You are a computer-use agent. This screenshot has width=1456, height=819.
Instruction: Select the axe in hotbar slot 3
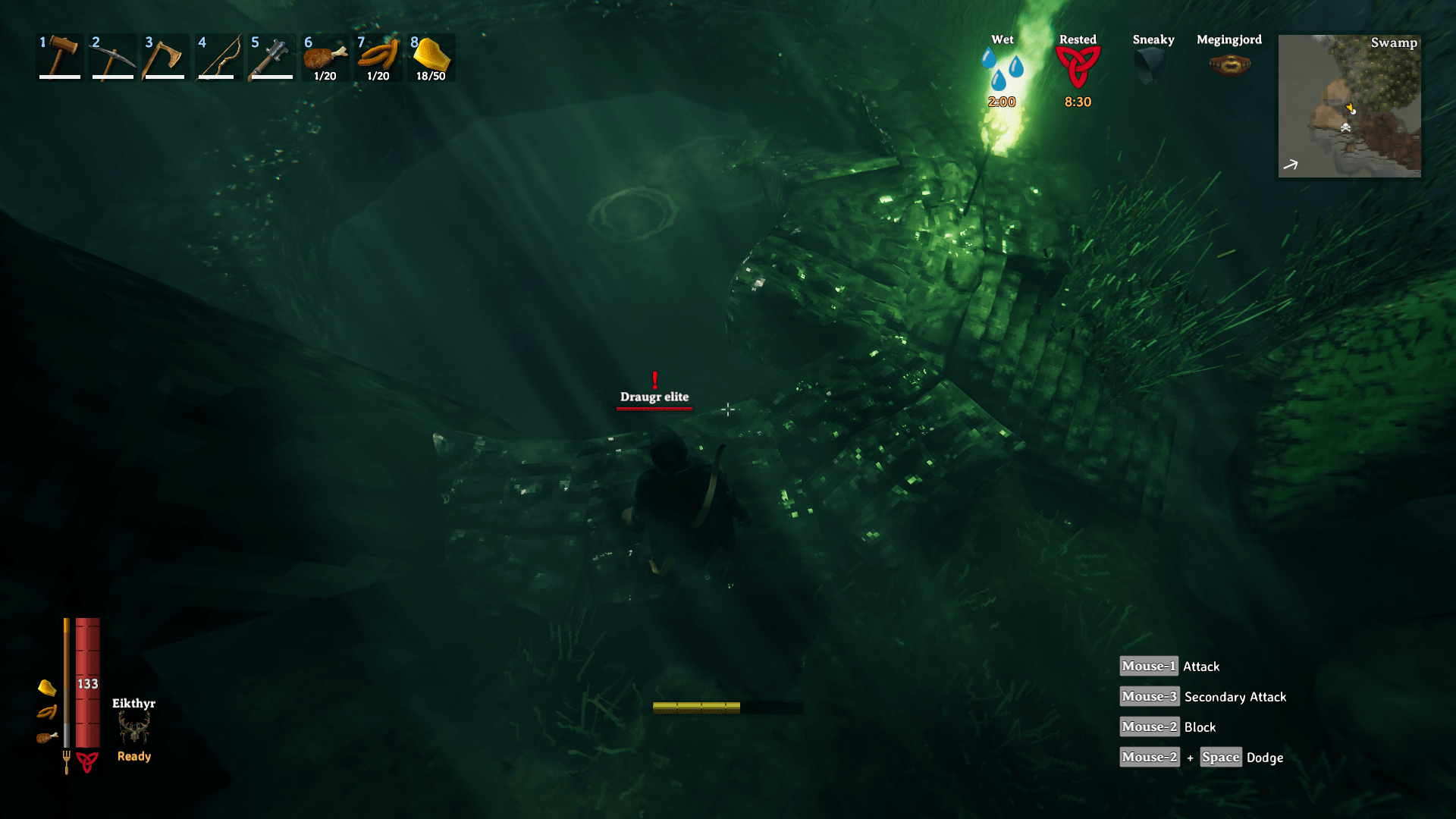[x=165, y=57]
